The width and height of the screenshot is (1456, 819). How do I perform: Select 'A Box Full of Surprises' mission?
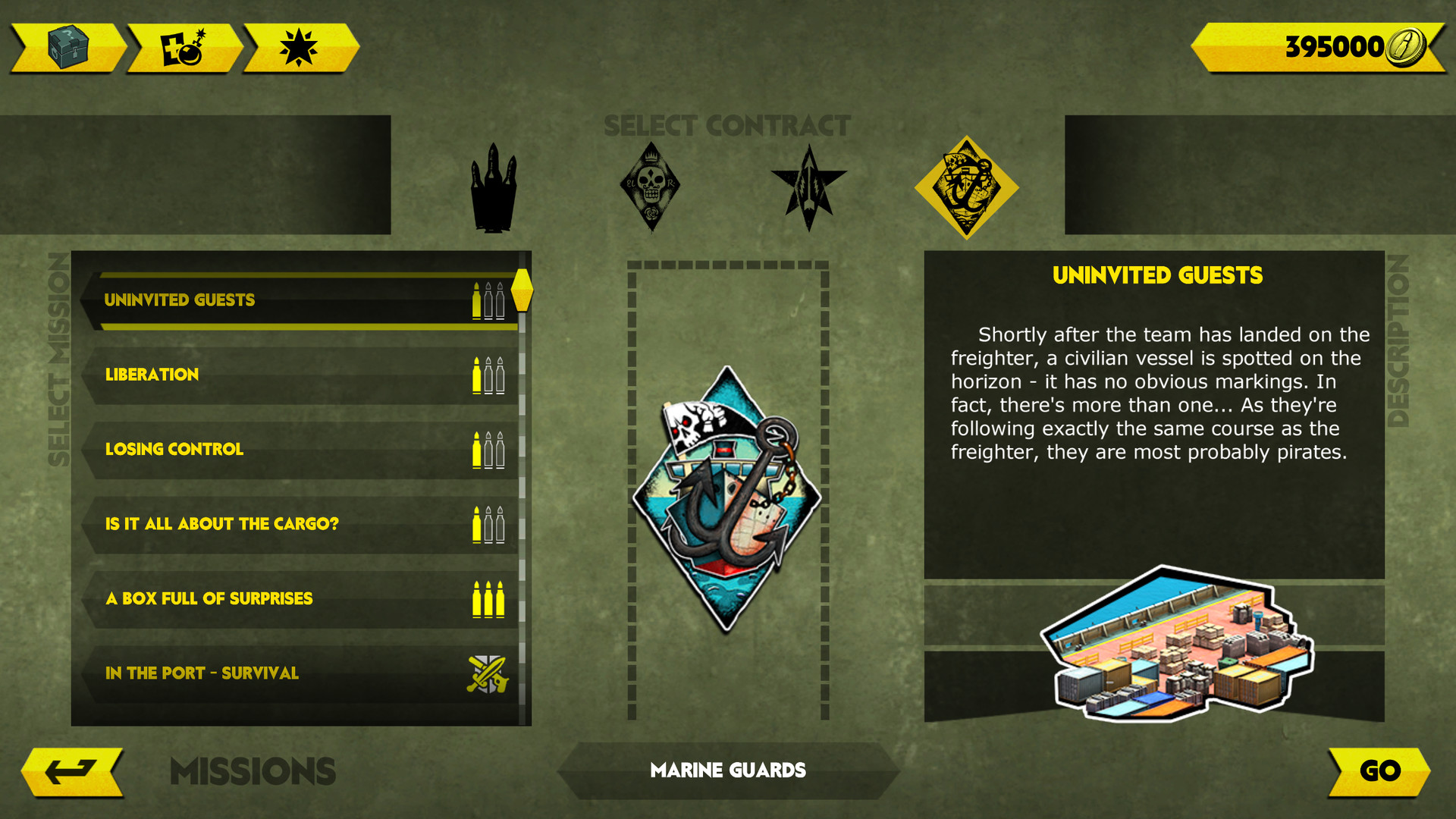pos(227,598)
